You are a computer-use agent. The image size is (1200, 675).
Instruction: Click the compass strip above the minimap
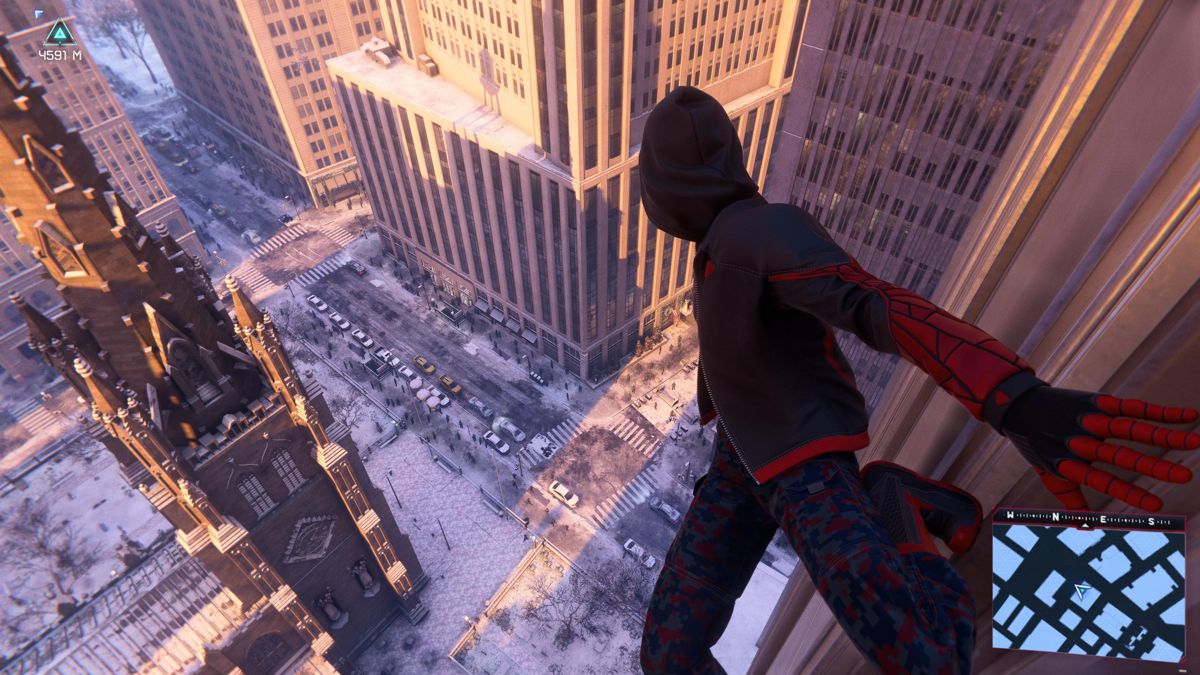[1088, 518]
